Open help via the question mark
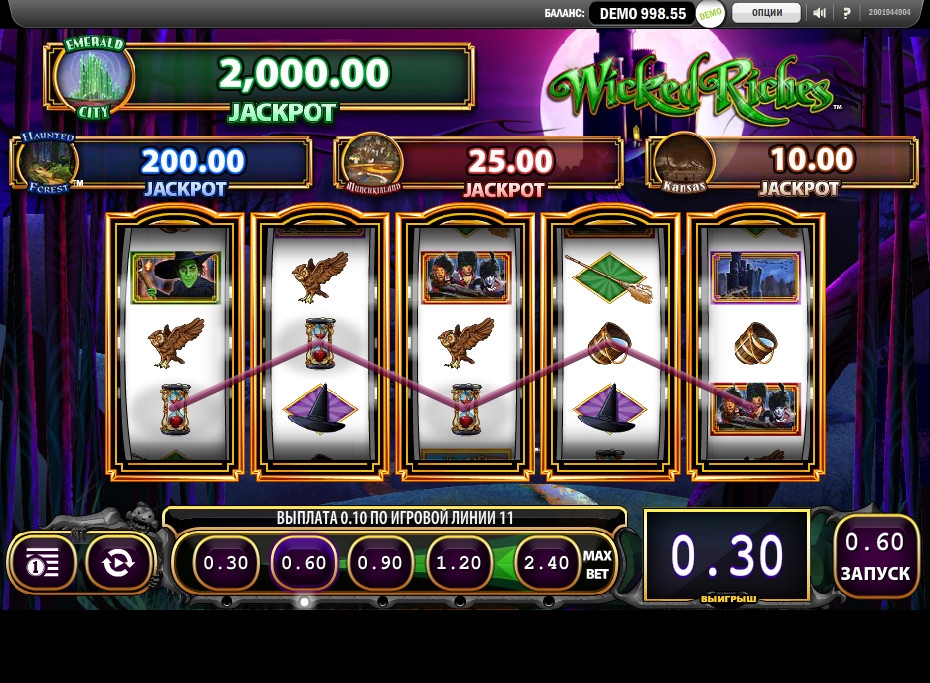This screenshot has height=683, width=930. (846, 13)
